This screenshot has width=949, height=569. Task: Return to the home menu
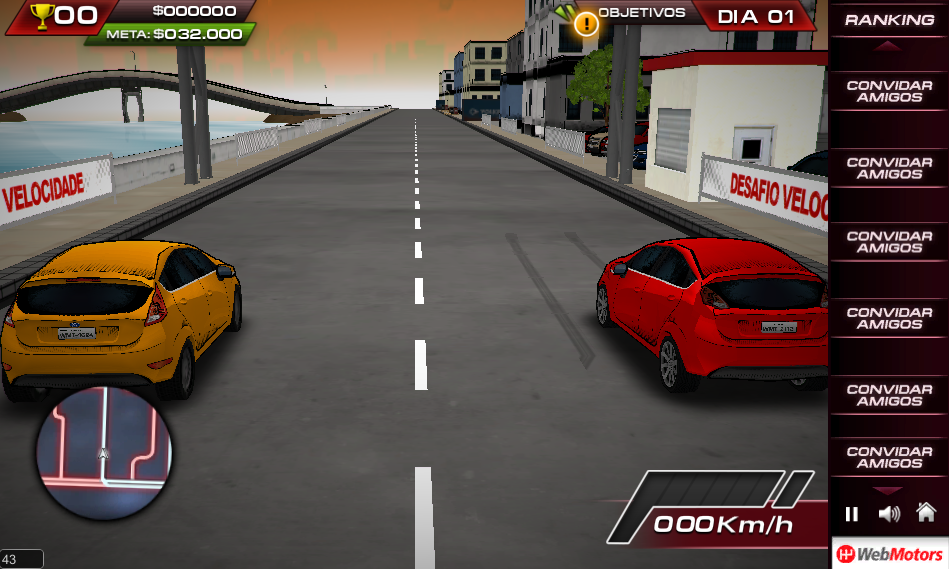point(926,513)
